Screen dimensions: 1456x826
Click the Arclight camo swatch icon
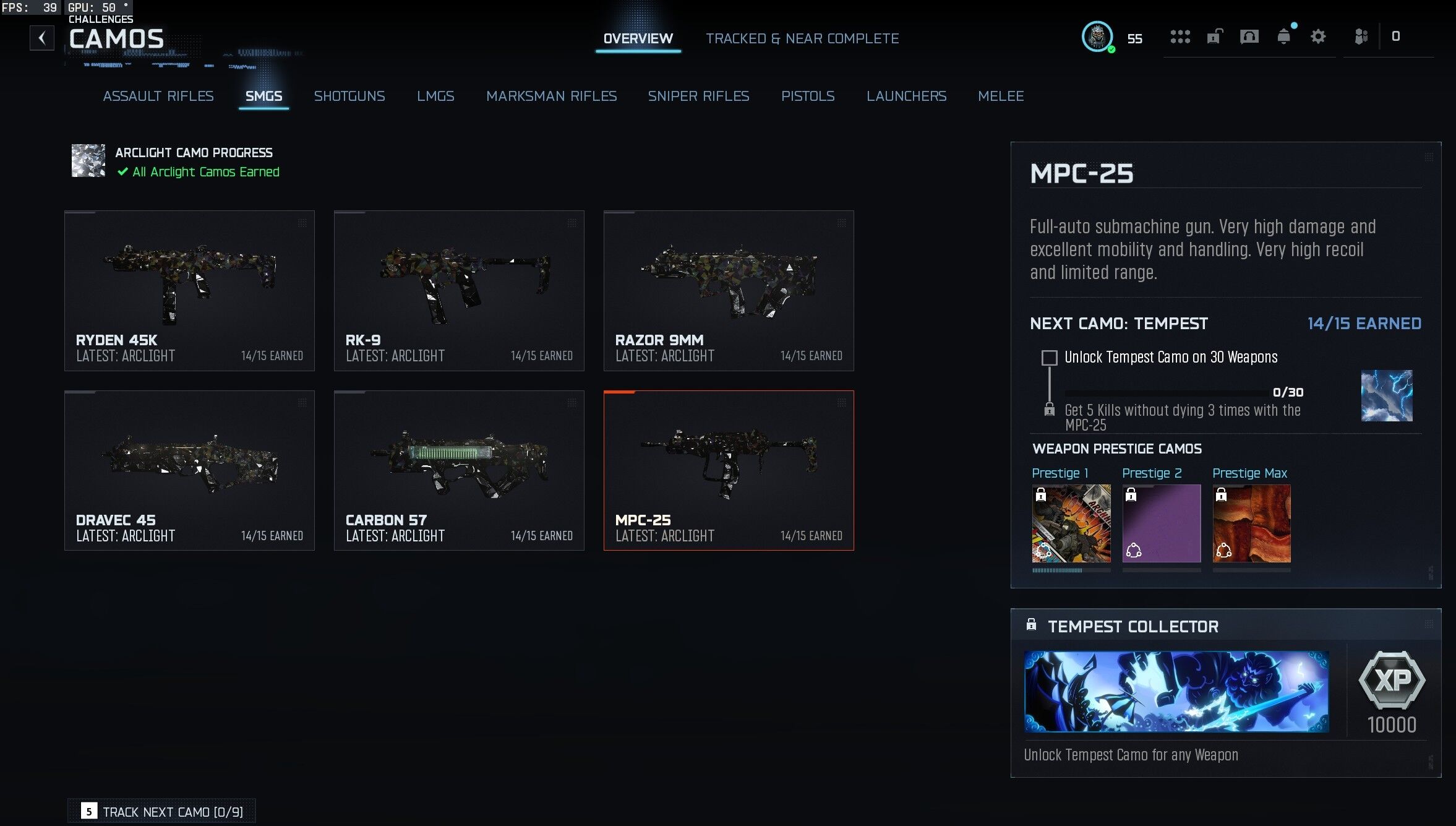tap(87, 161)
